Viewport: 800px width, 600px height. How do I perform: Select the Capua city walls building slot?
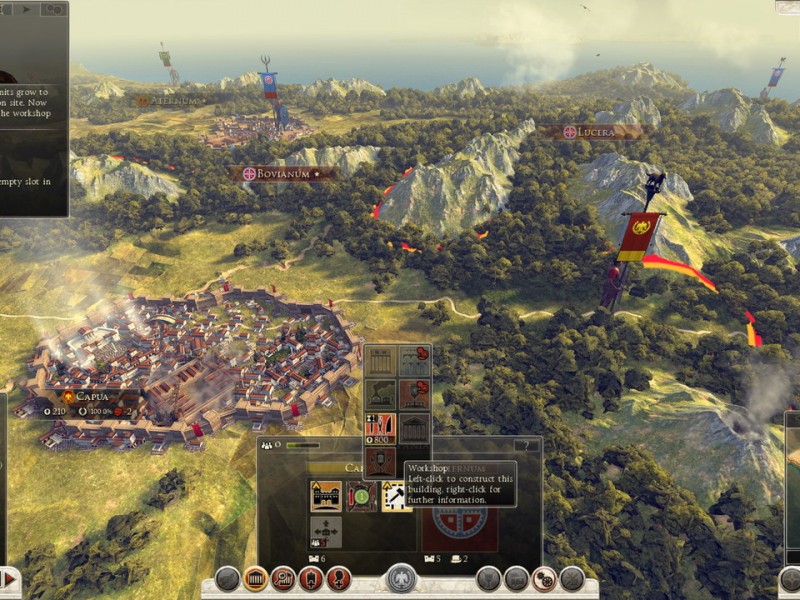tap(326, 495)
